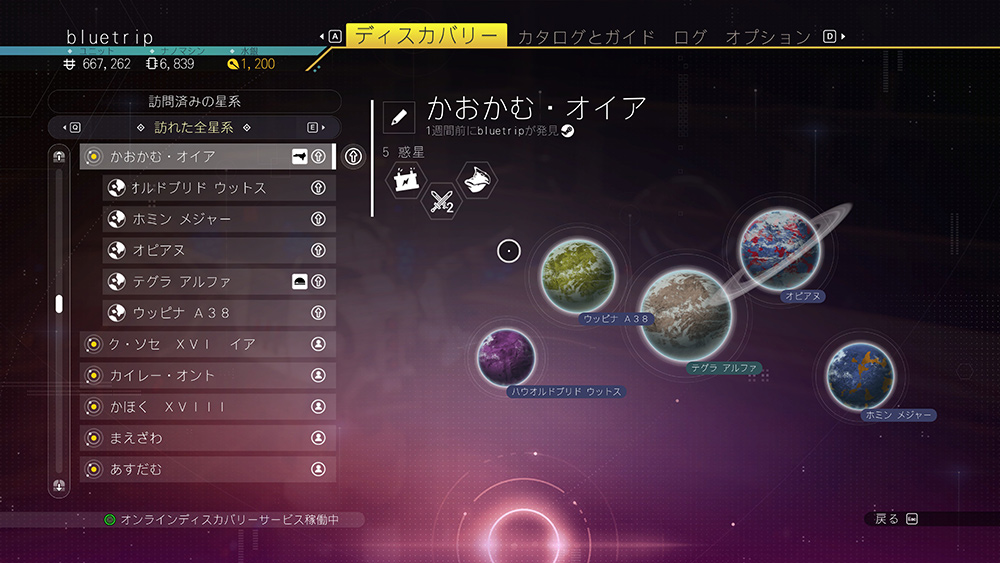The width and height of the screenshot is (1000, 563).
Task: Select the ringed テグラ アルファ planet globe
Action: pyautogui.click(x=686, y=314)
